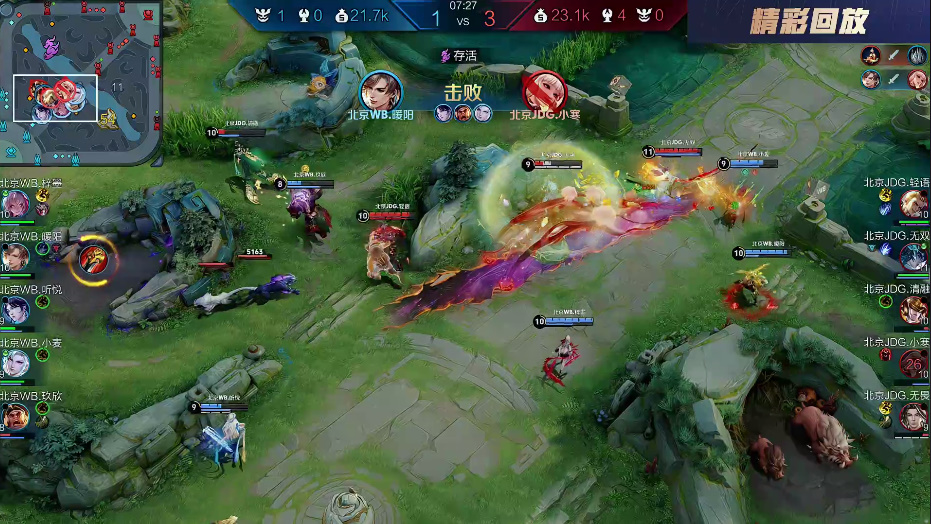Image resolution: width=931 pixels, height=524 pixels.
Task: Click 北京JDG.小寒 portrait with respawn timer 26
Action: tap(913, 364)
